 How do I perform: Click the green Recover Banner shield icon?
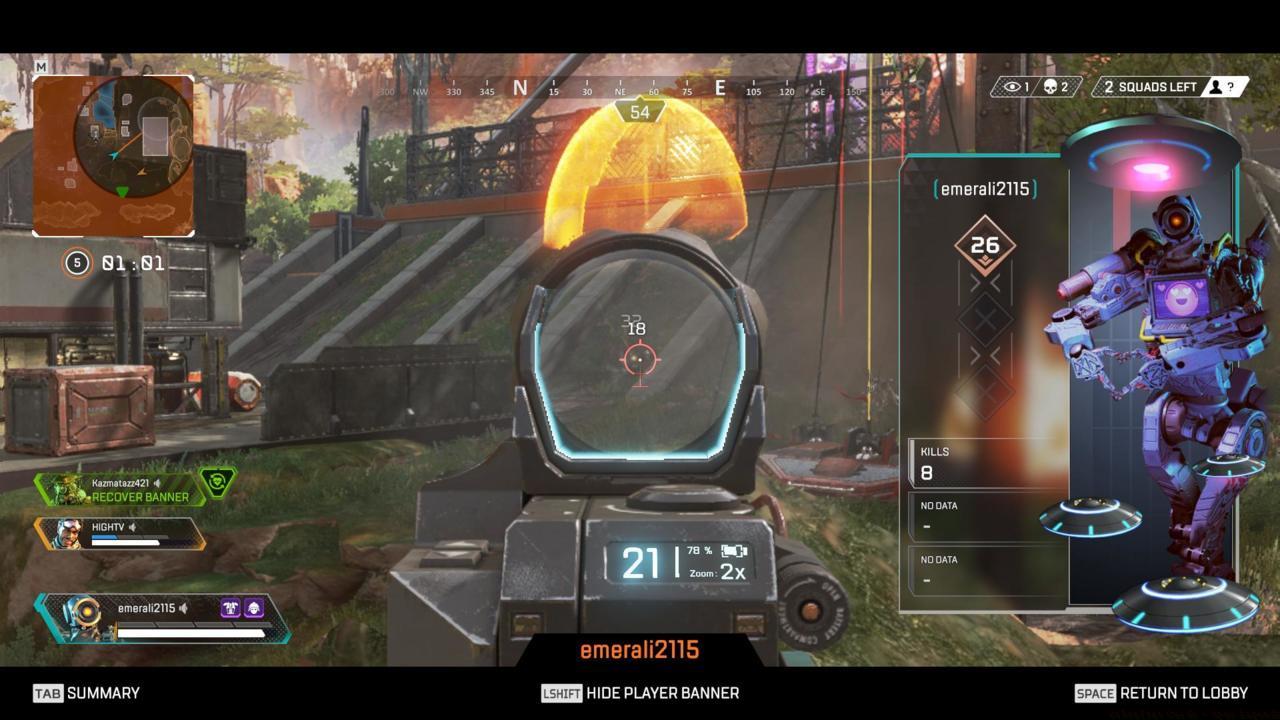[x=215, y=479]
